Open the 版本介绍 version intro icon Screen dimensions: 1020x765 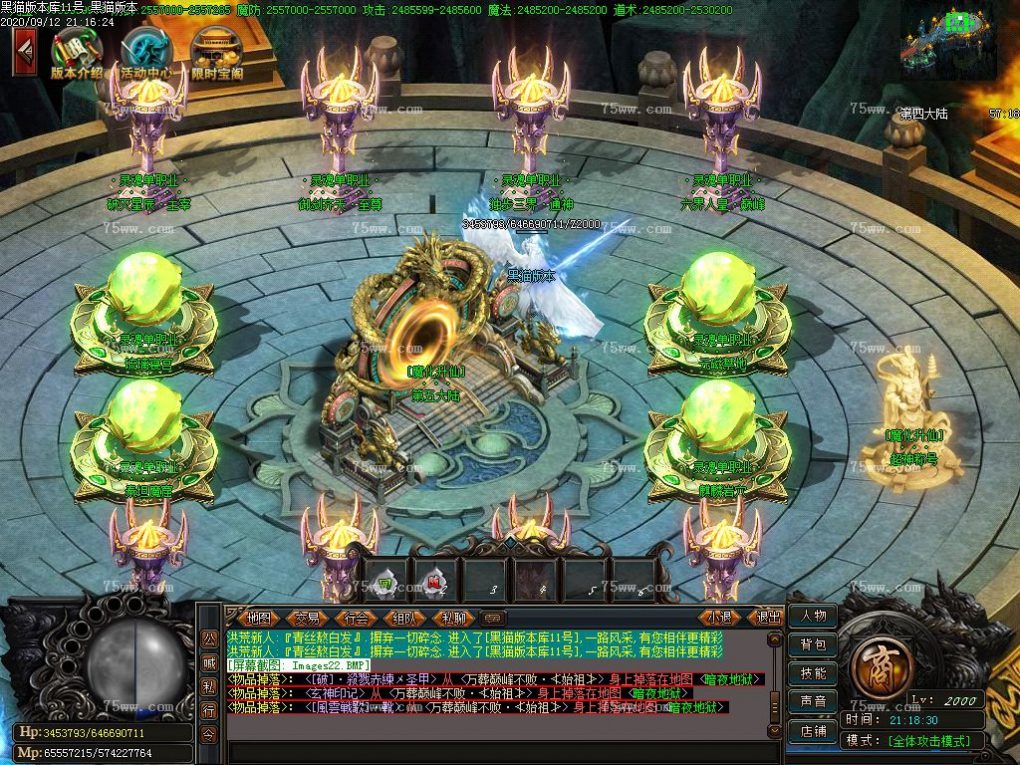tap(76, 53)
